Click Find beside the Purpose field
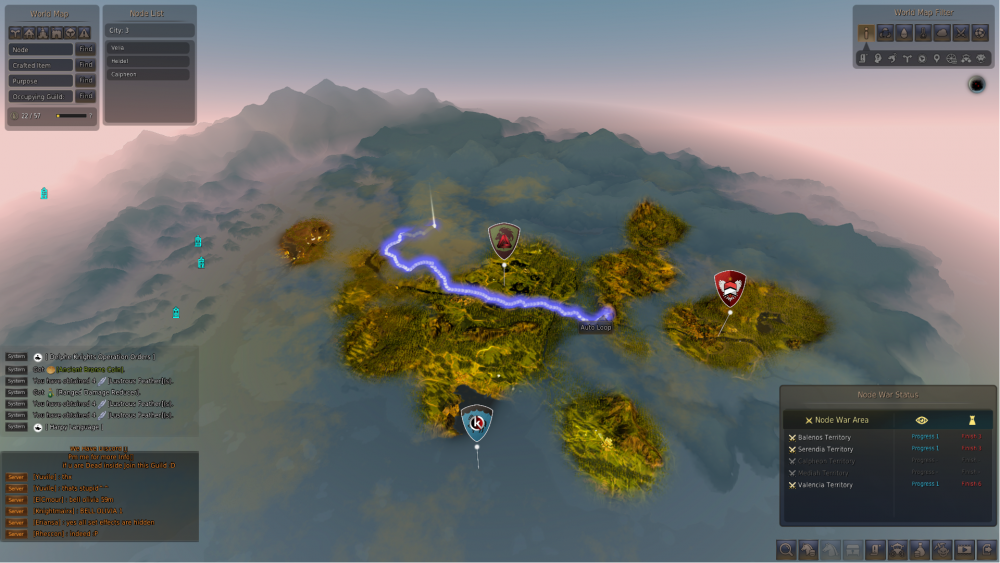This screenshot has width=1000, height=563. pyautogui.click(x=86, y=81)
